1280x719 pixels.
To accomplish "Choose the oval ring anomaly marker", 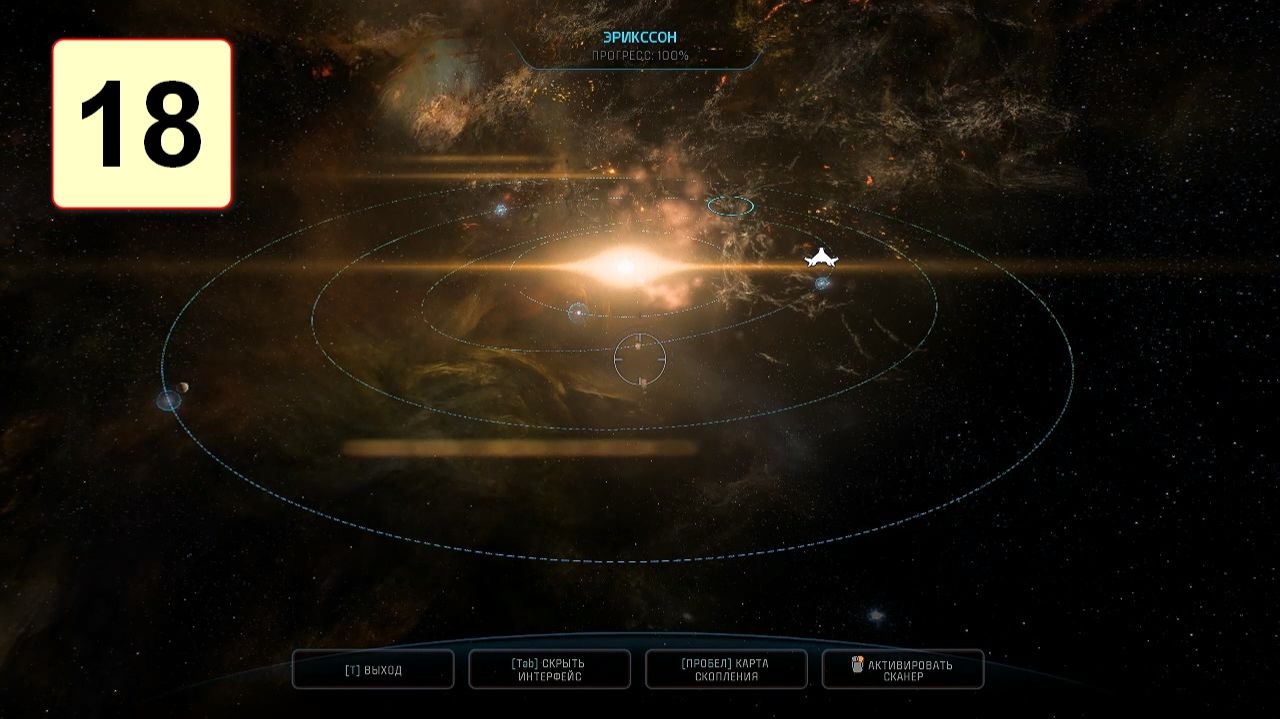I will pyautogui.click(x=730, y=206).
